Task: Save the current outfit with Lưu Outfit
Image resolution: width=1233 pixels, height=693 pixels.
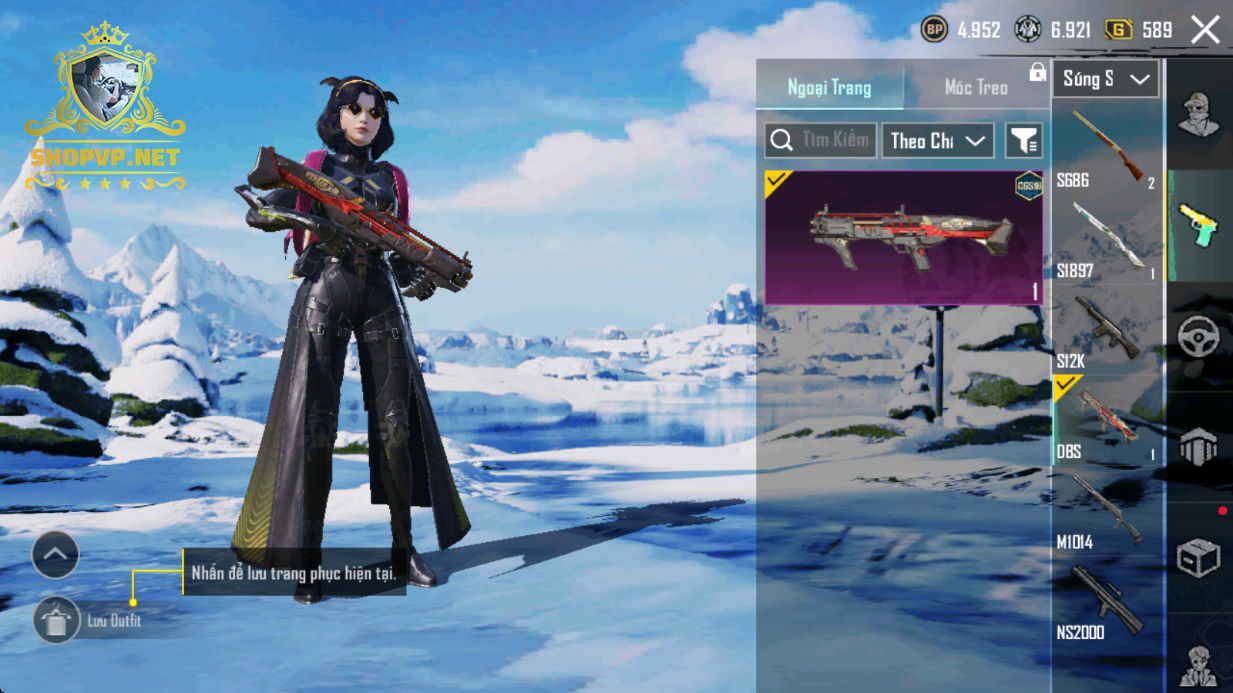Action: click(57, 621)
